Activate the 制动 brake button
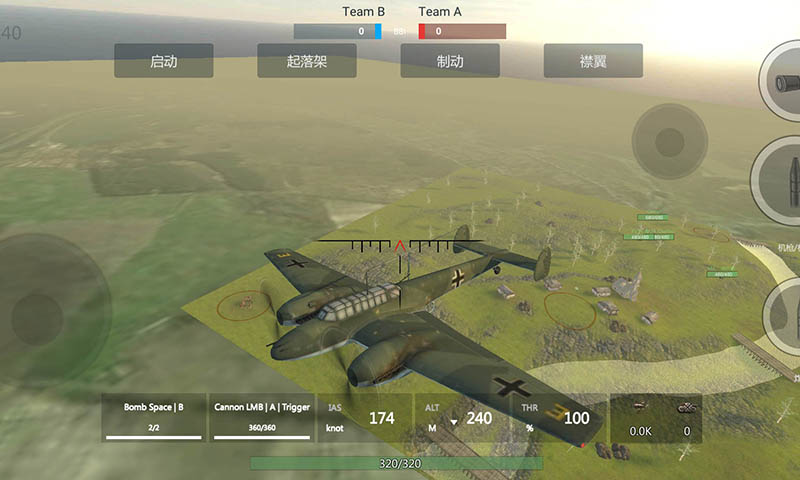The width and height of the screenshot is (800, 480). tap(450, 61)
